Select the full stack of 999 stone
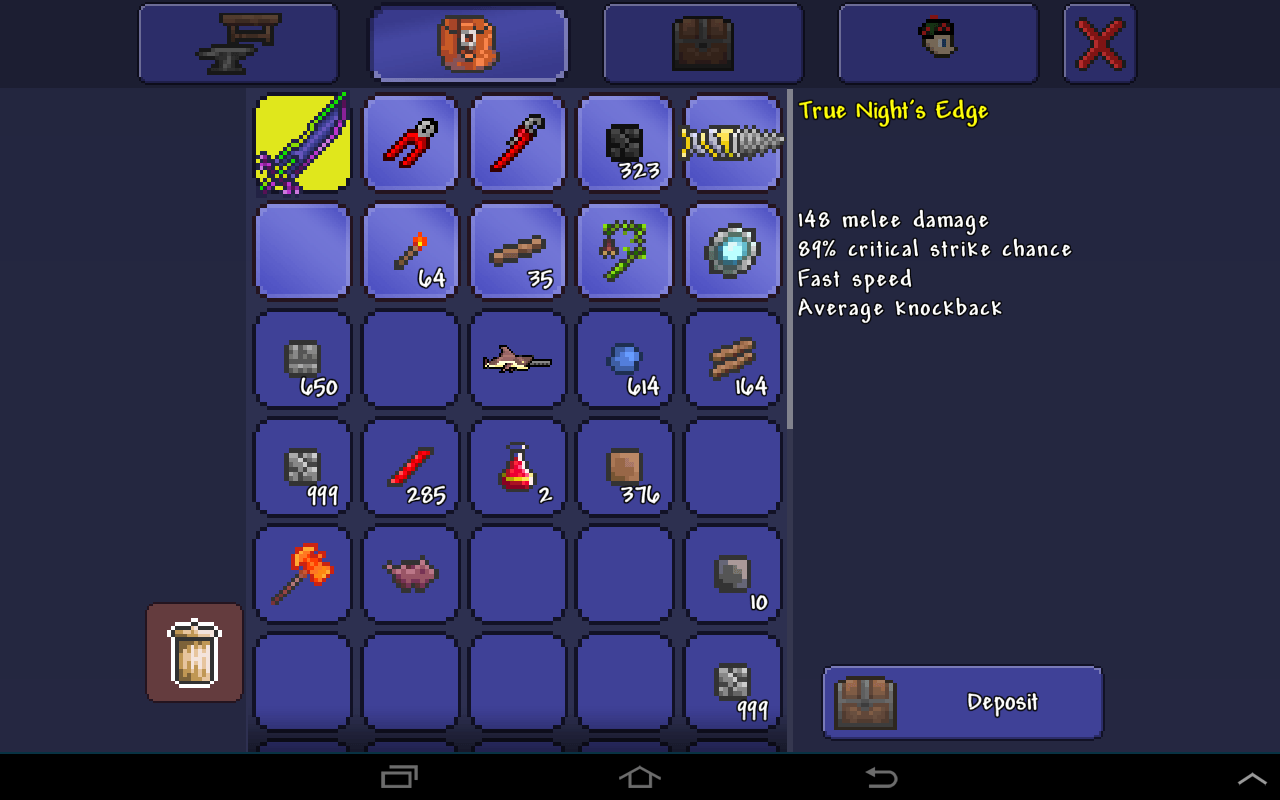 [x=302, y=467]
